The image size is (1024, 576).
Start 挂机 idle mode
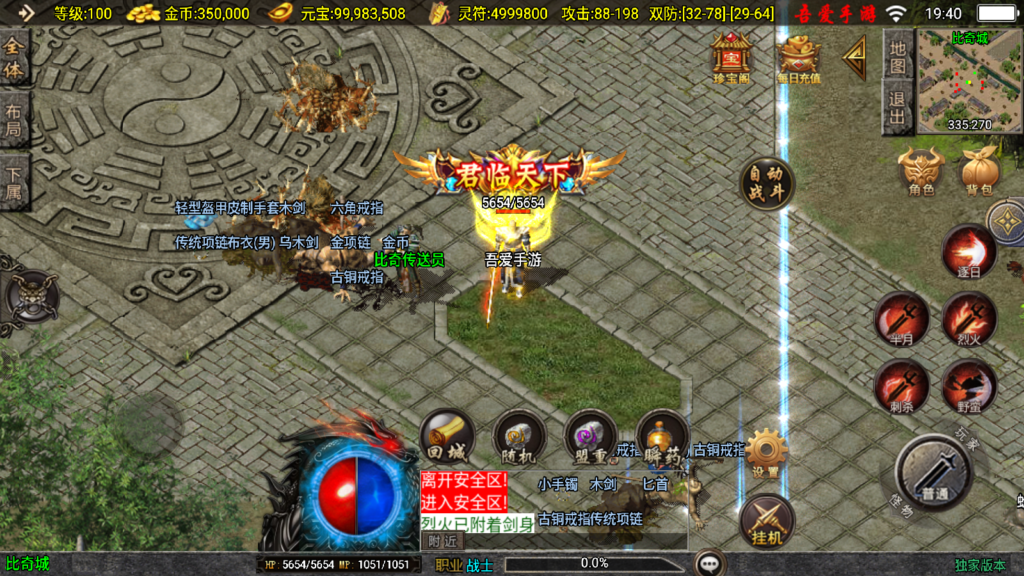coord(766,521)
